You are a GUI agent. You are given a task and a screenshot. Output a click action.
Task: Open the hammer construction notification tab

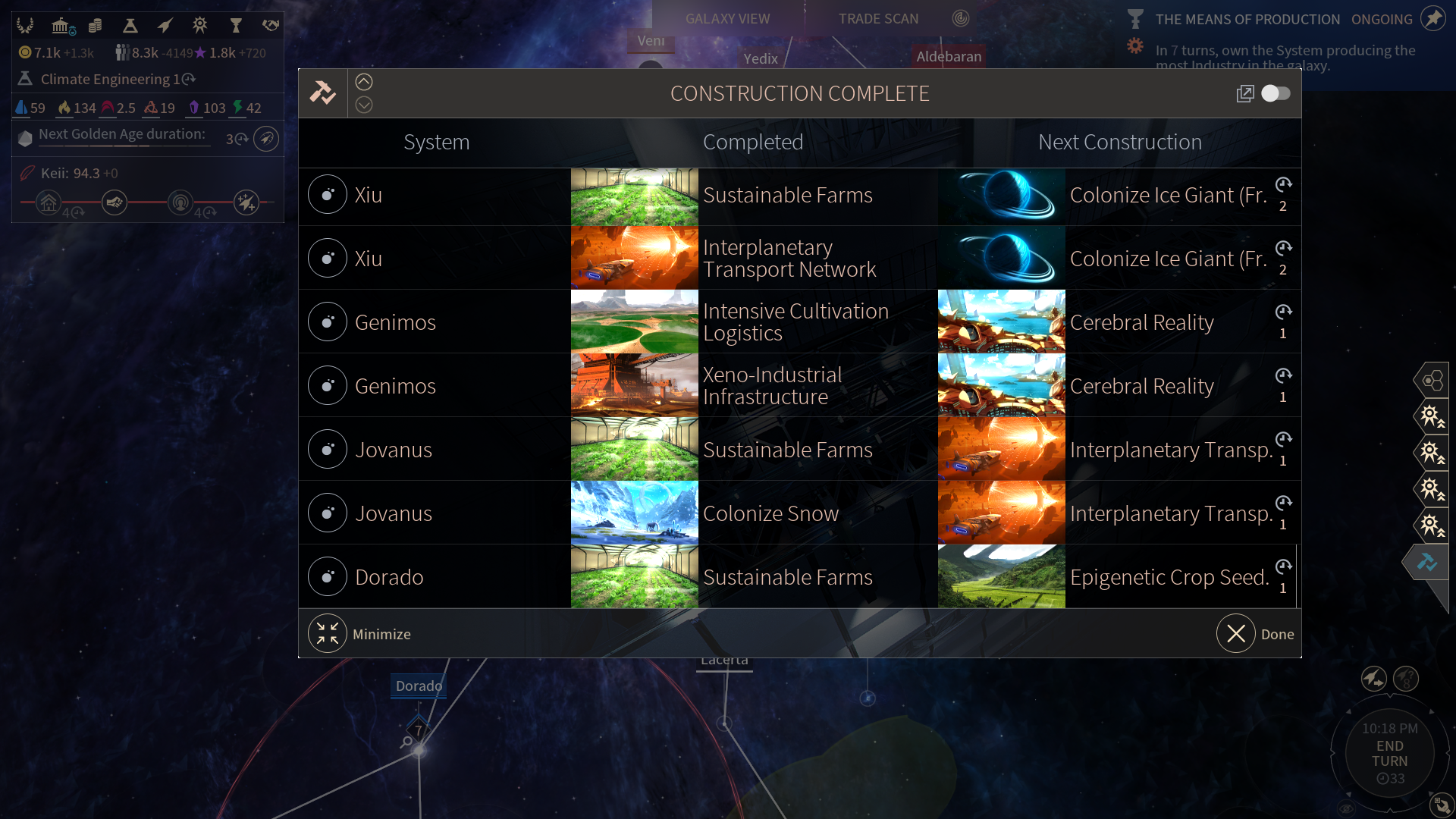pyautogui.click(x=1426, y=563)
